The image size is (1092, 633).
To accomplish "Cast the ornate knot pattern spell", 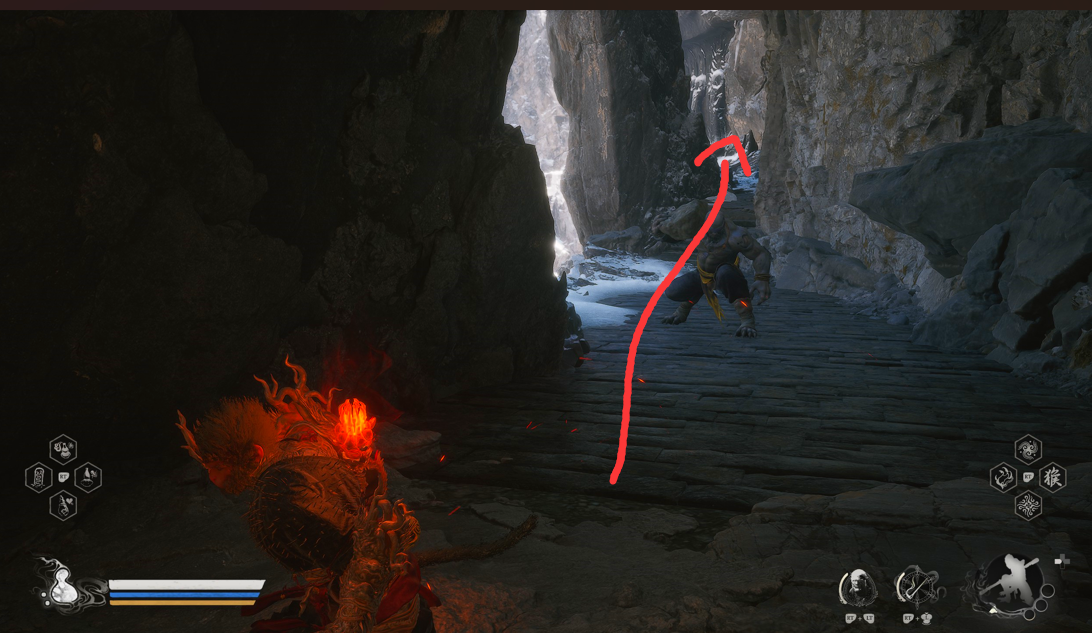I will click(x=1028, y=505).
